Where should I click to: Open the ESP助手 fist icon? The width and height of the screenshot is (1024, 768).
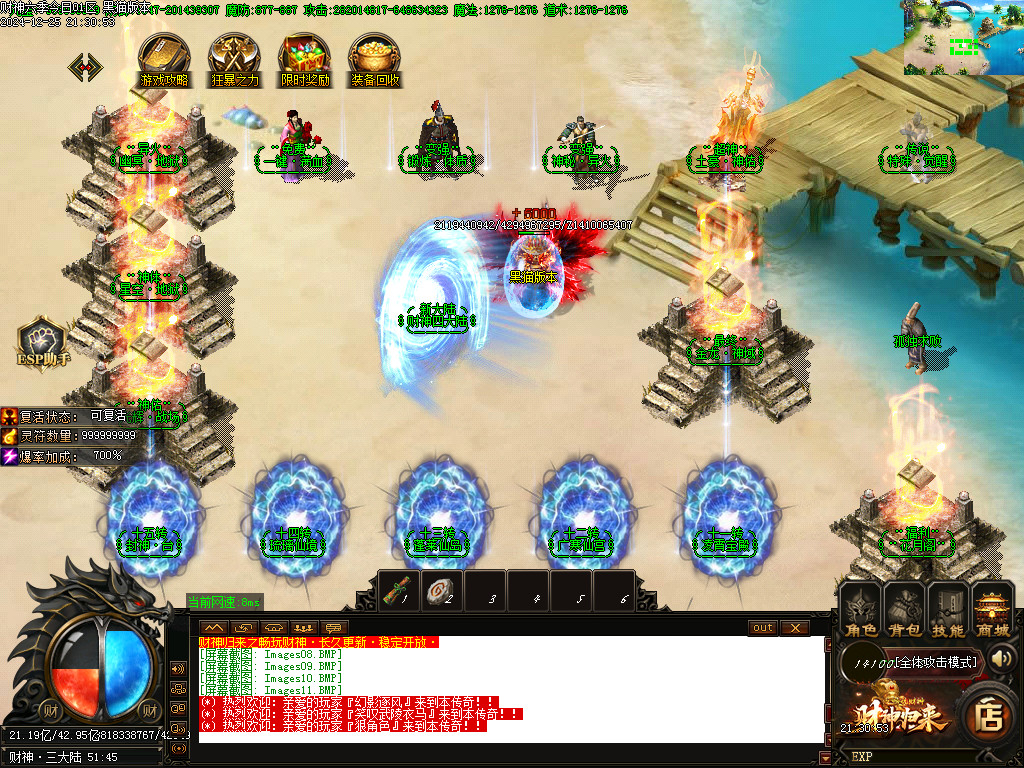pyautogui.click(x=42, y=340)
